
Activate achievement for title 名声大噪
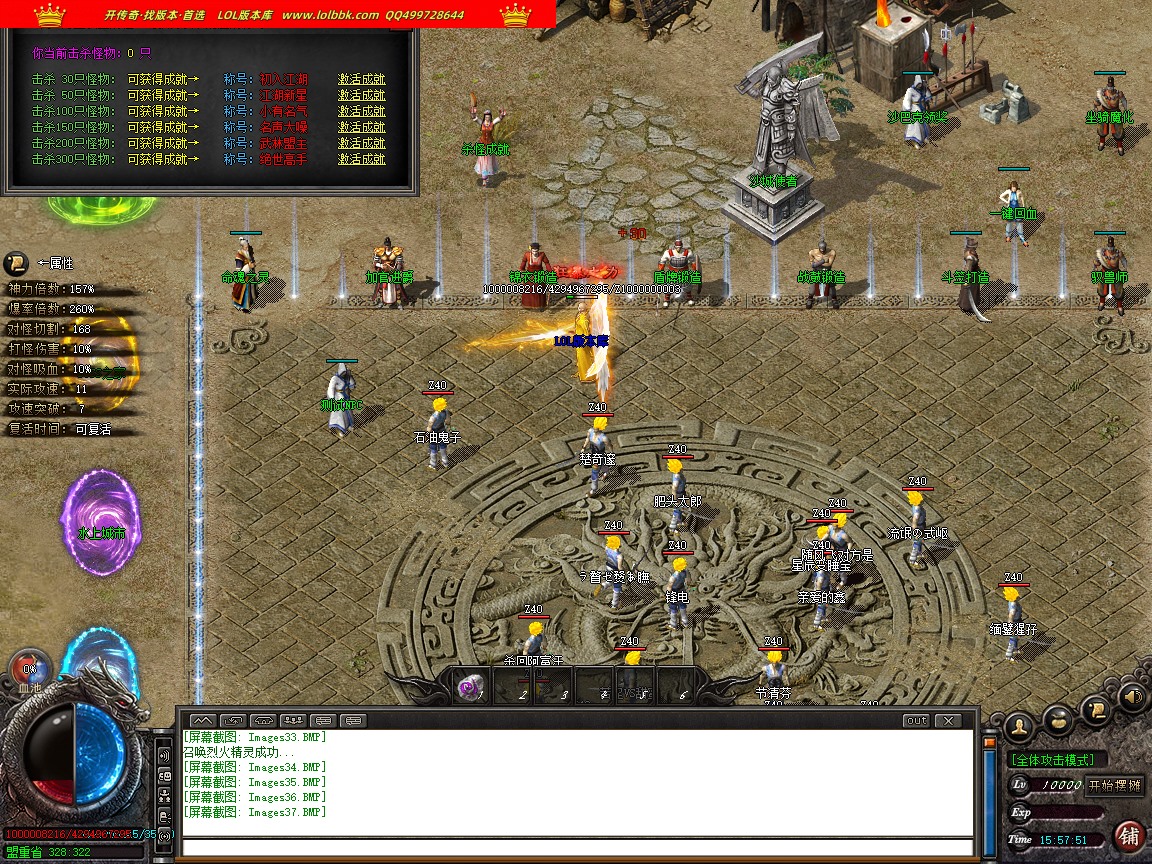pyautogui.click(x=361, y=127)
